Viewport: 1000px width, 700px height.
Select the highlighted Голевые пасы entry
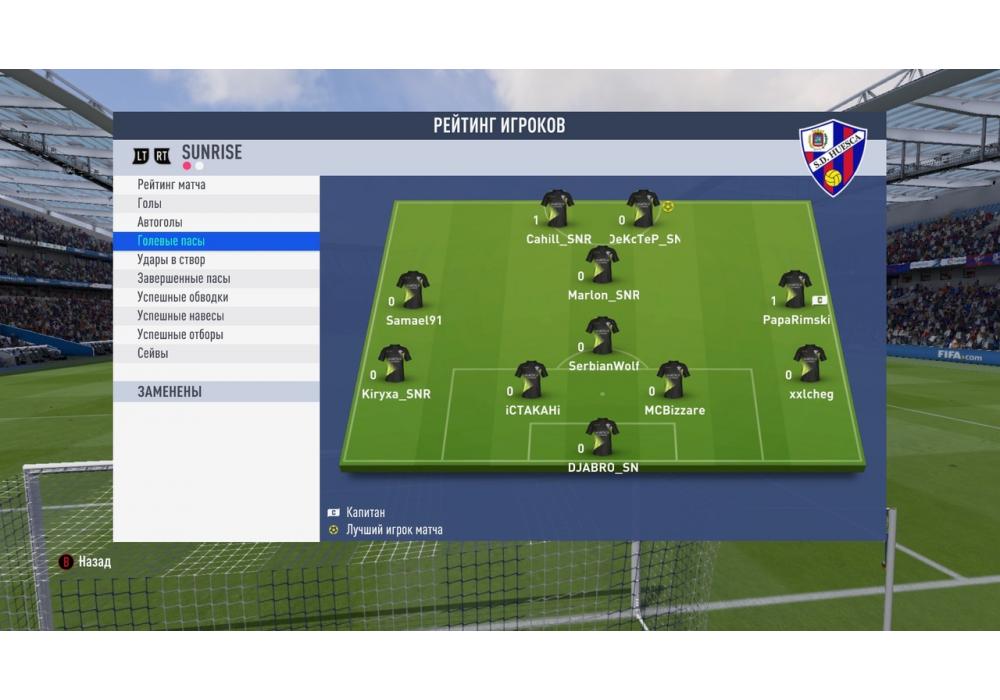click(x=172, y=241)
